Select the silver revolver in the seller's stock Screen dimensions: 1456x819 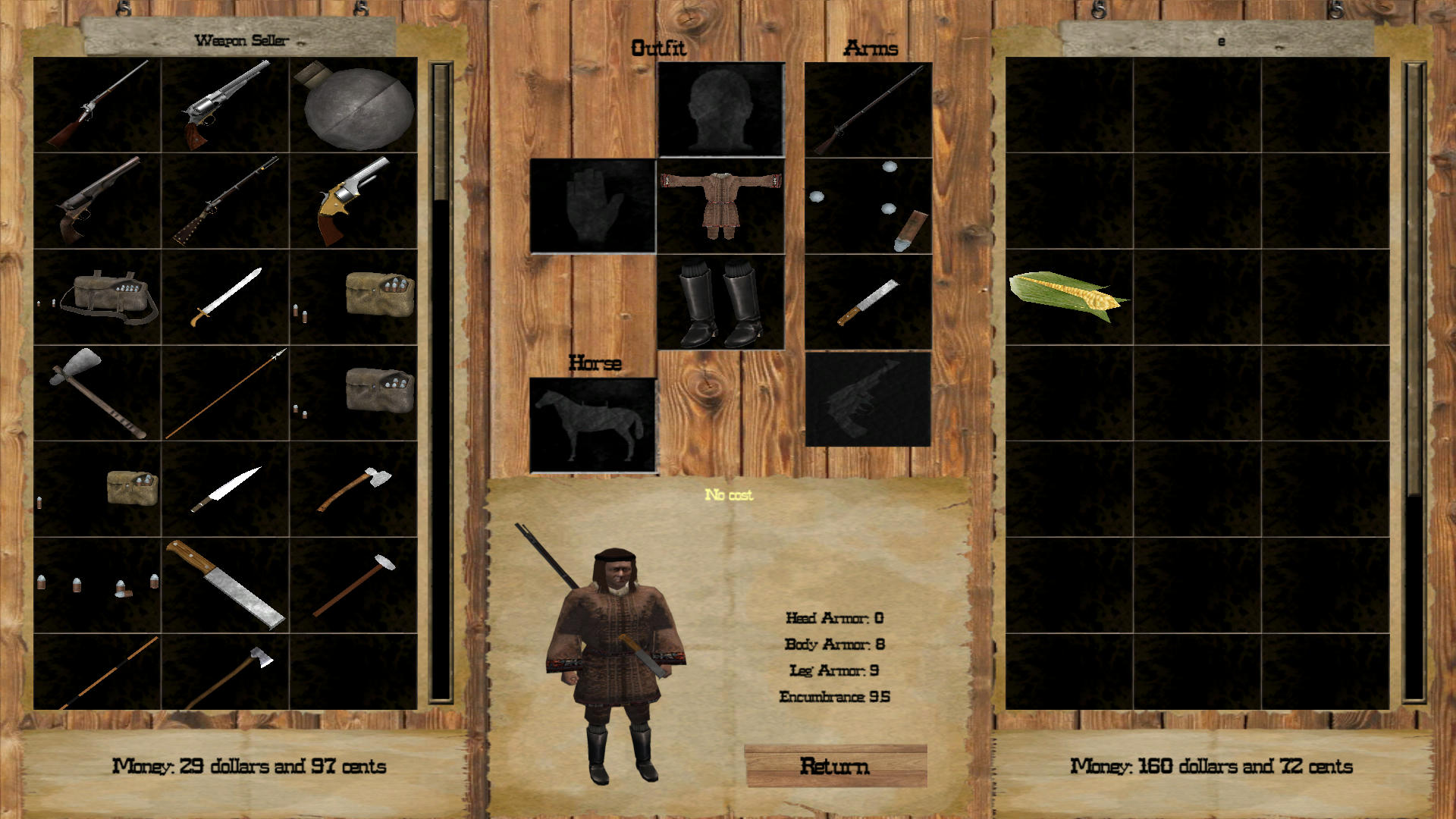tap(225, 105)
